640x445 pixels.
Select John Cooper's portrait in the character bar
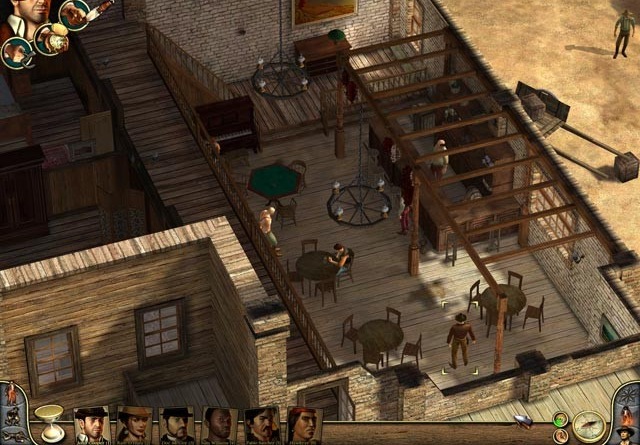91,426
